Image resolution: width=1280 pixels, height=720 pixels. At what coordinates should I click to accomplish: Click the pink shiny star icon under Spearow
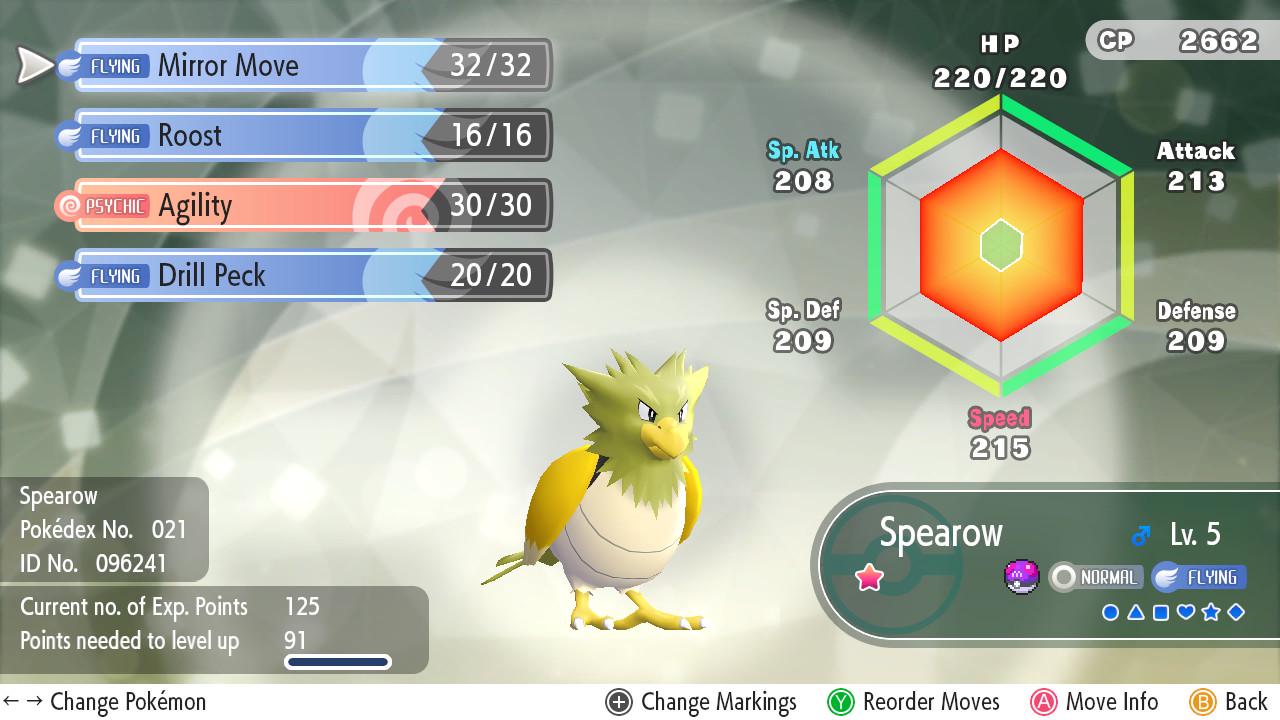(870, 577)
